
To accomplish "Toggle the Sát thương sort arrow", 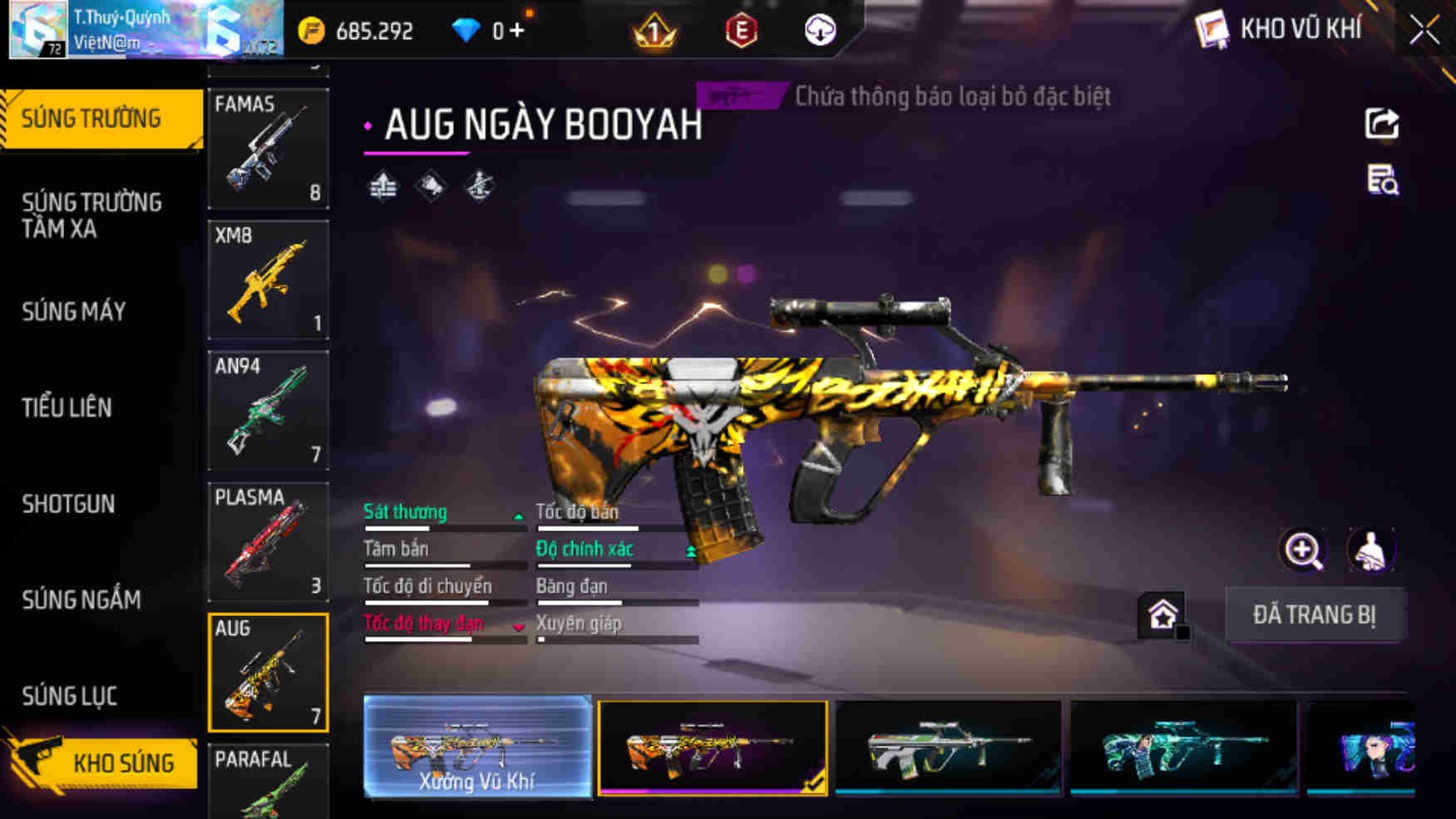I will [x=519, y=516].
